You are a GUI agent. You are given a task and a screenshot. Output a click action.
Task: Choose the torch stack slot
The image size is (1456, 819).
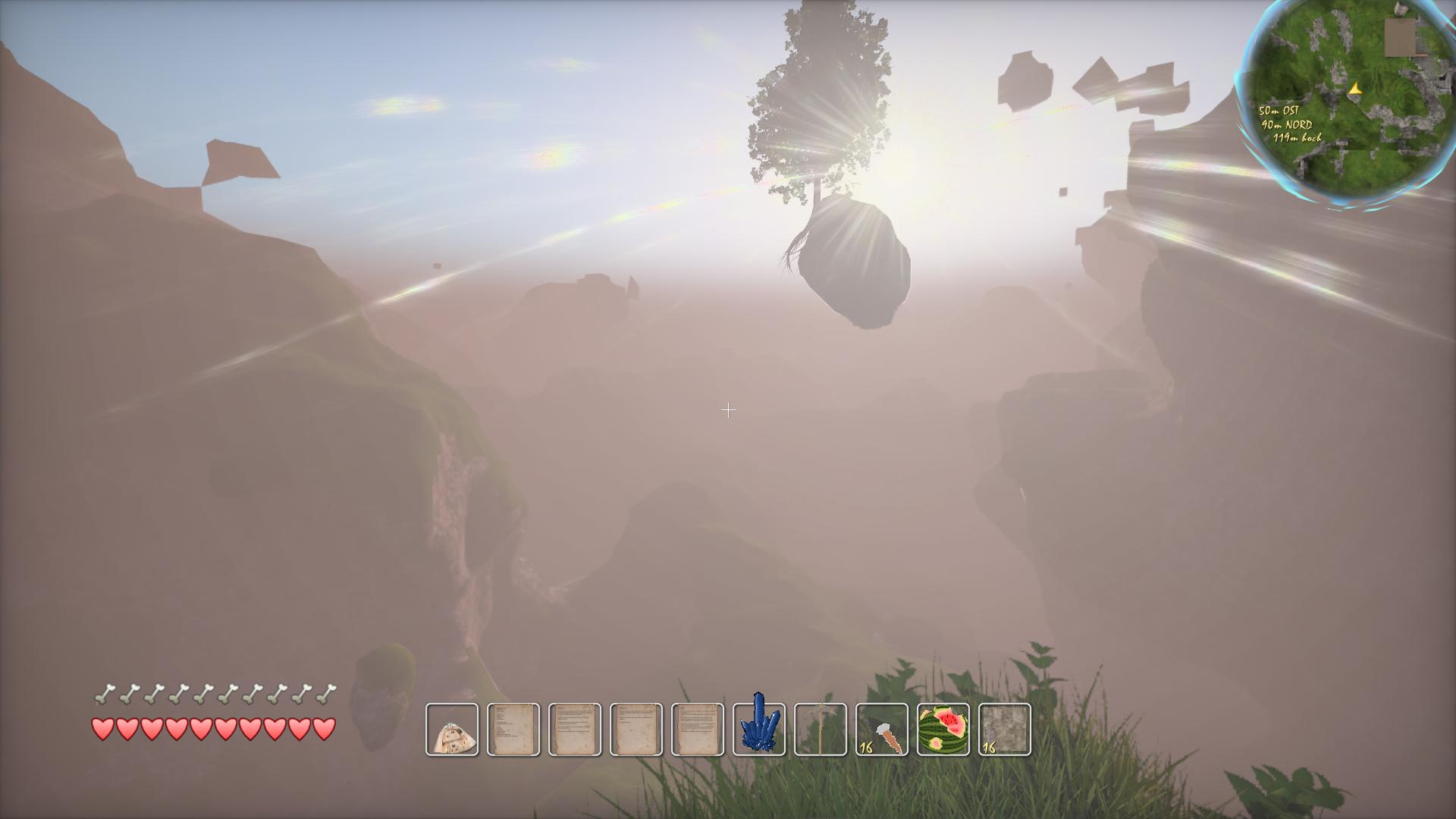tap(882, 730)
